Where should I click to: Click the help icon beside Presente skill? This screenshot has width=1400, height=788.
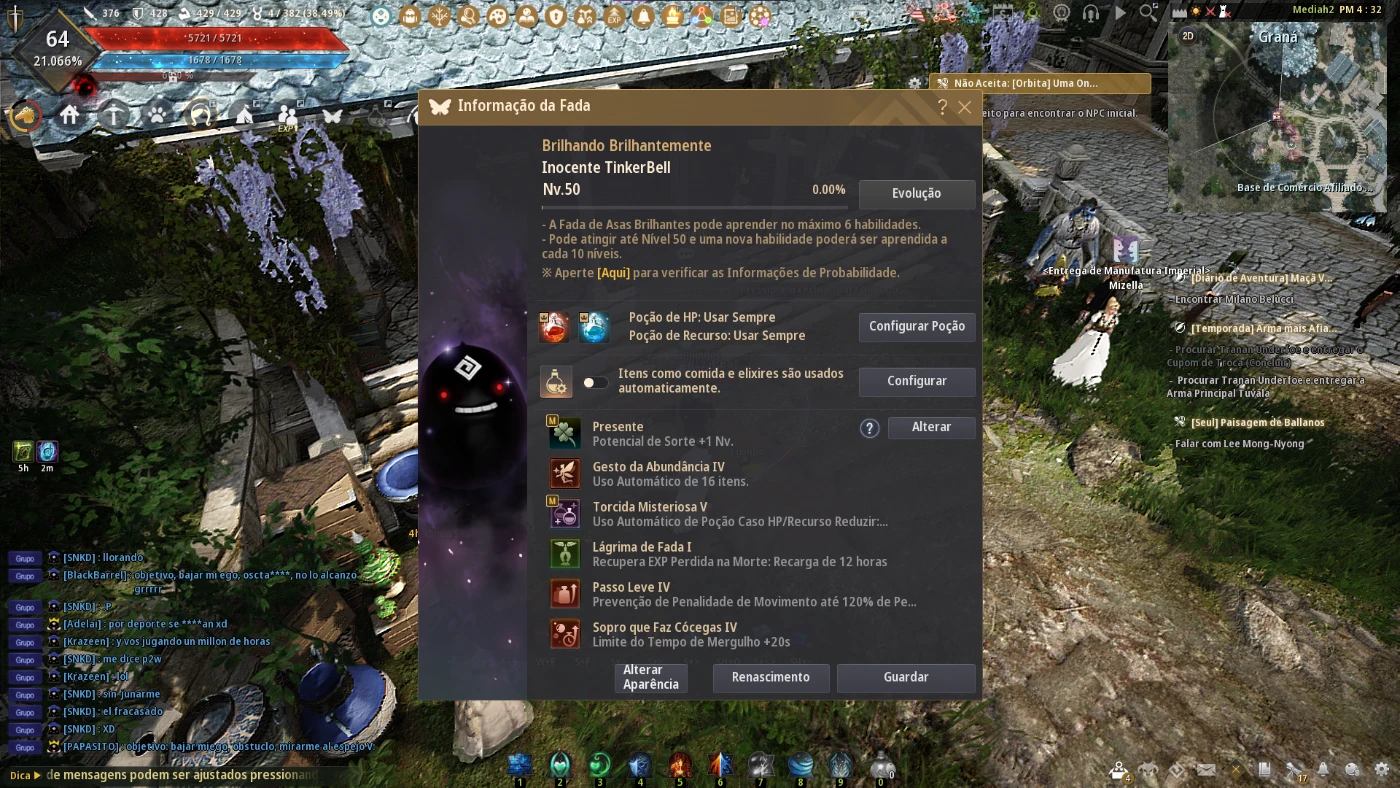870,428
